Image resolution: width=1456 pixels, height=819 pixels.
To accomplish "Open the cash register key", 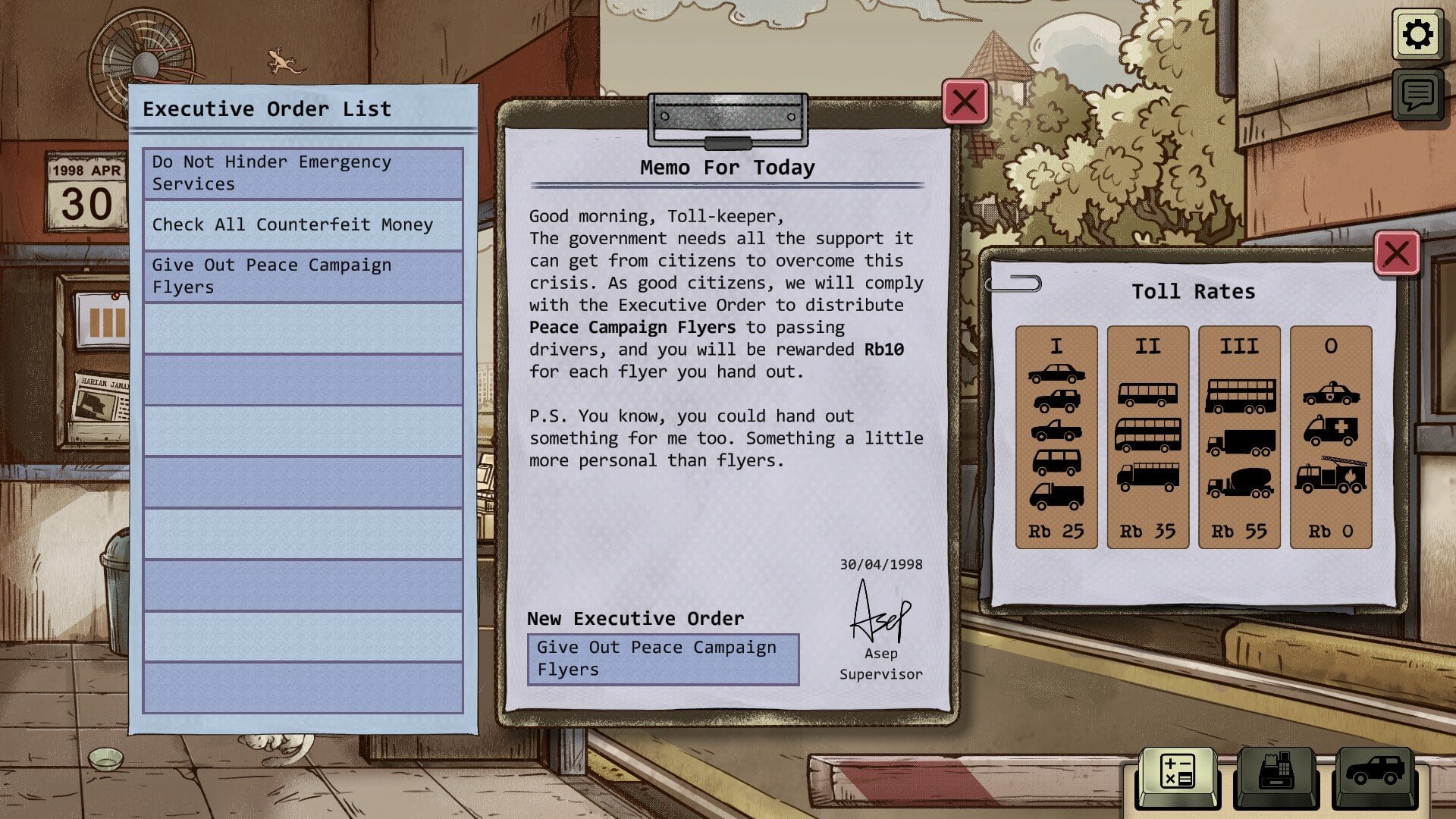I will 1276,774.
